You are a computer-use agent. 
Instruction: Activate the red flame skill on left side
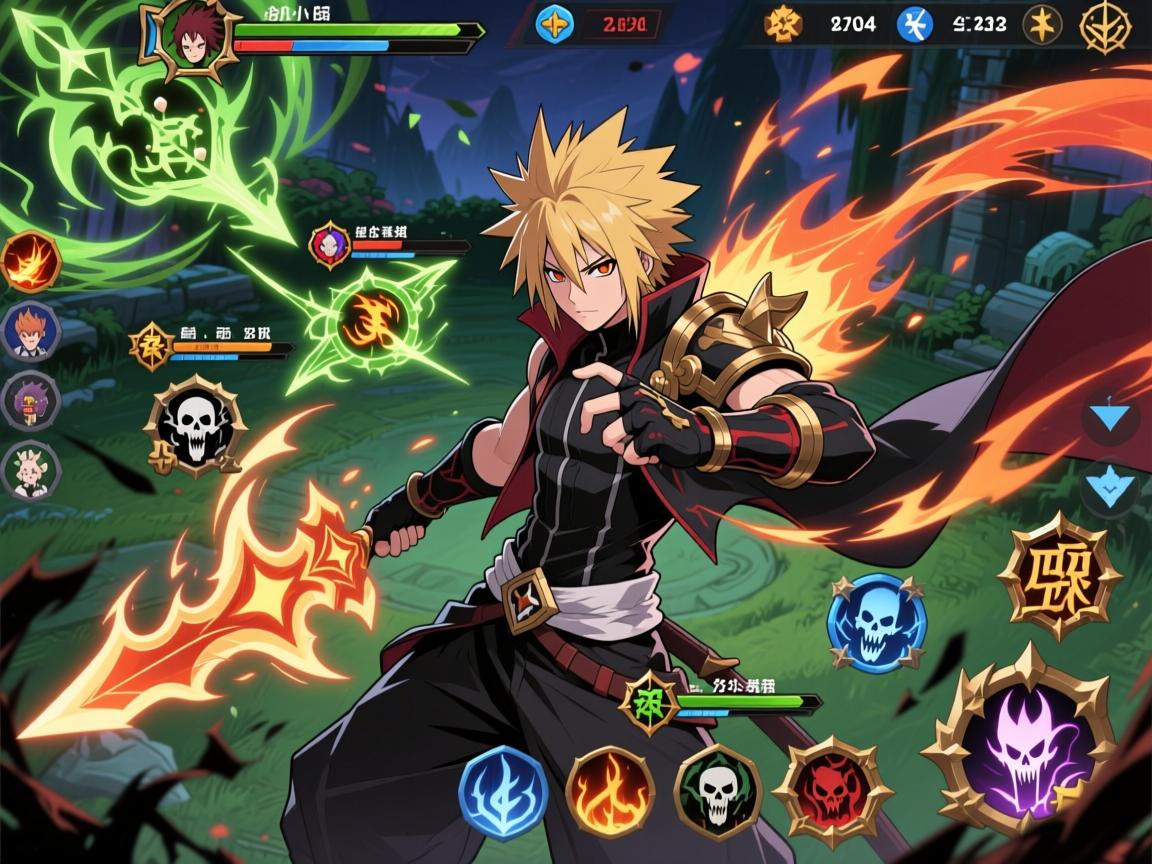pyautogui.click(x=31, y=262)
